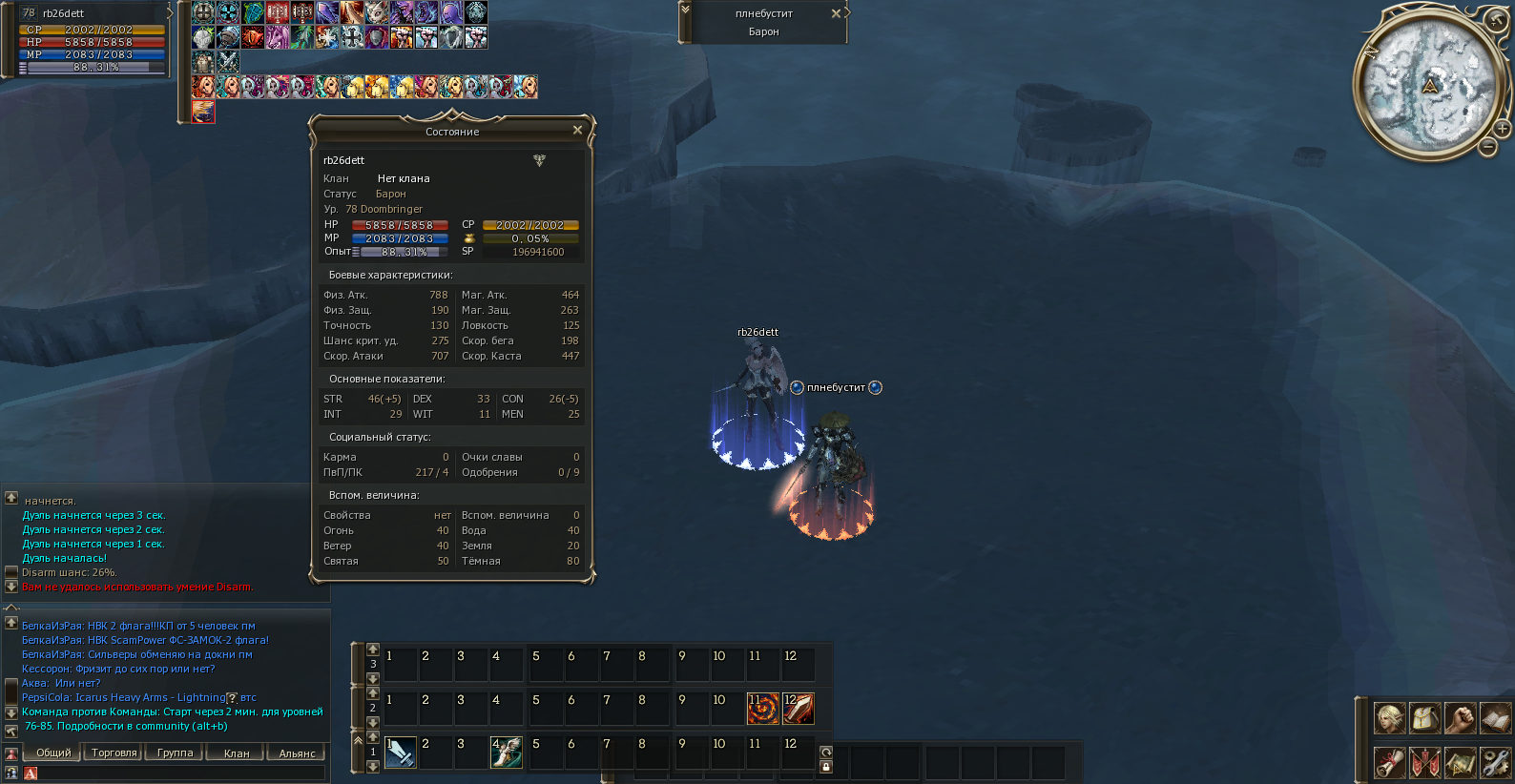Image resolution: width=1515 pixels, height=784 pixels.
Task: Toggle the hotbar lock icon
Action: [826, 766]
